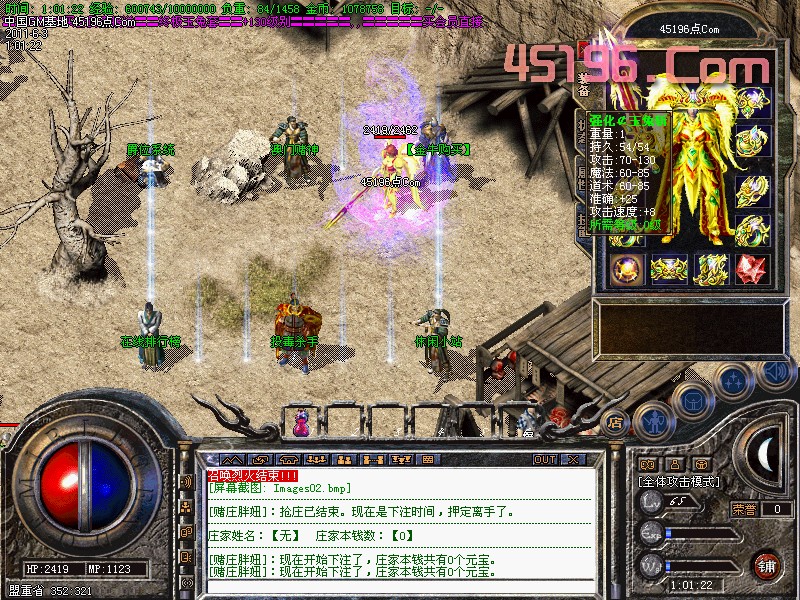Click the red 铺 stall button
The image size is (800, 600).
coord(766,565)
